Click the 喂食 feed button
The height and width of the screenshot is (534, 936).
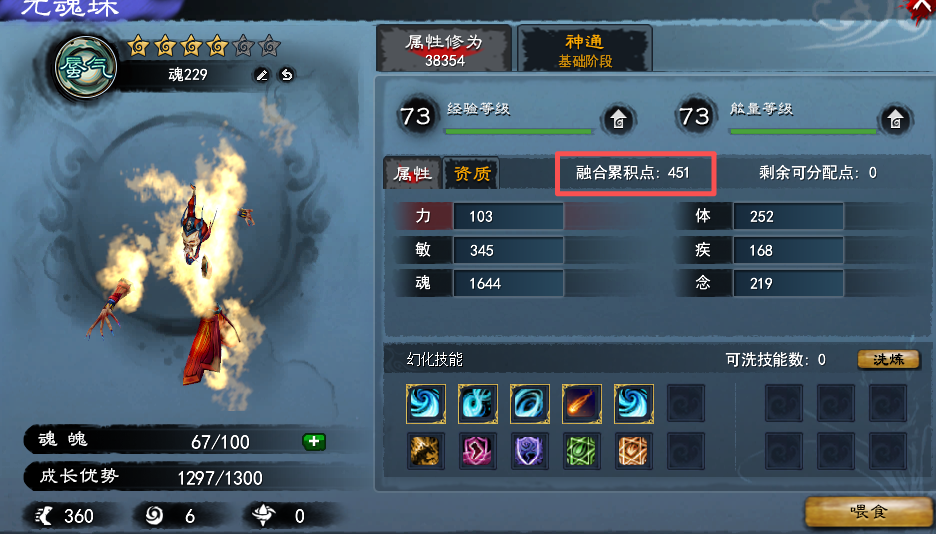(865, 511)
